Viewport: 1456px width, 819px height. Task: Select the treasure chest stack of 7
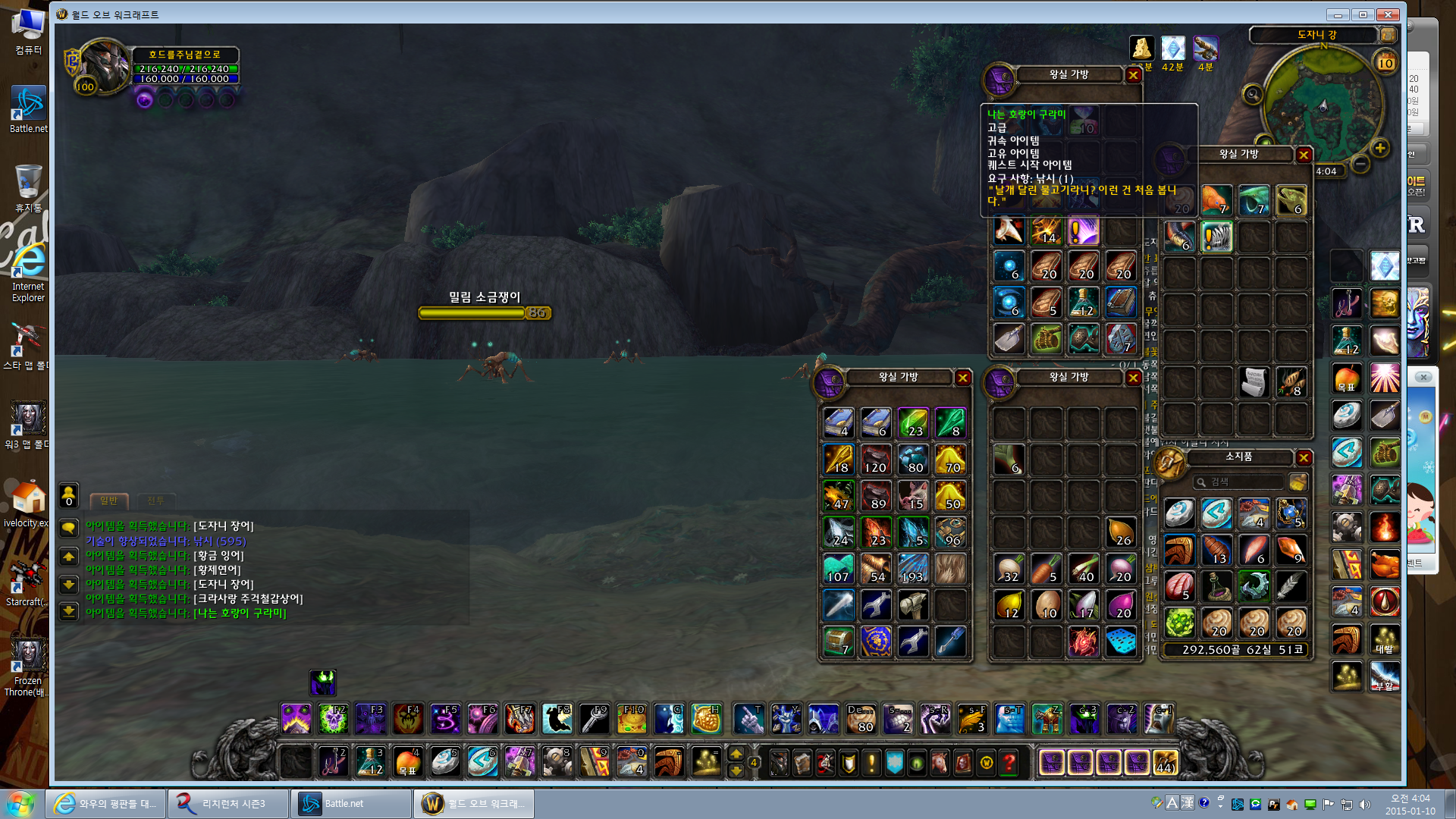coord(839,642)
